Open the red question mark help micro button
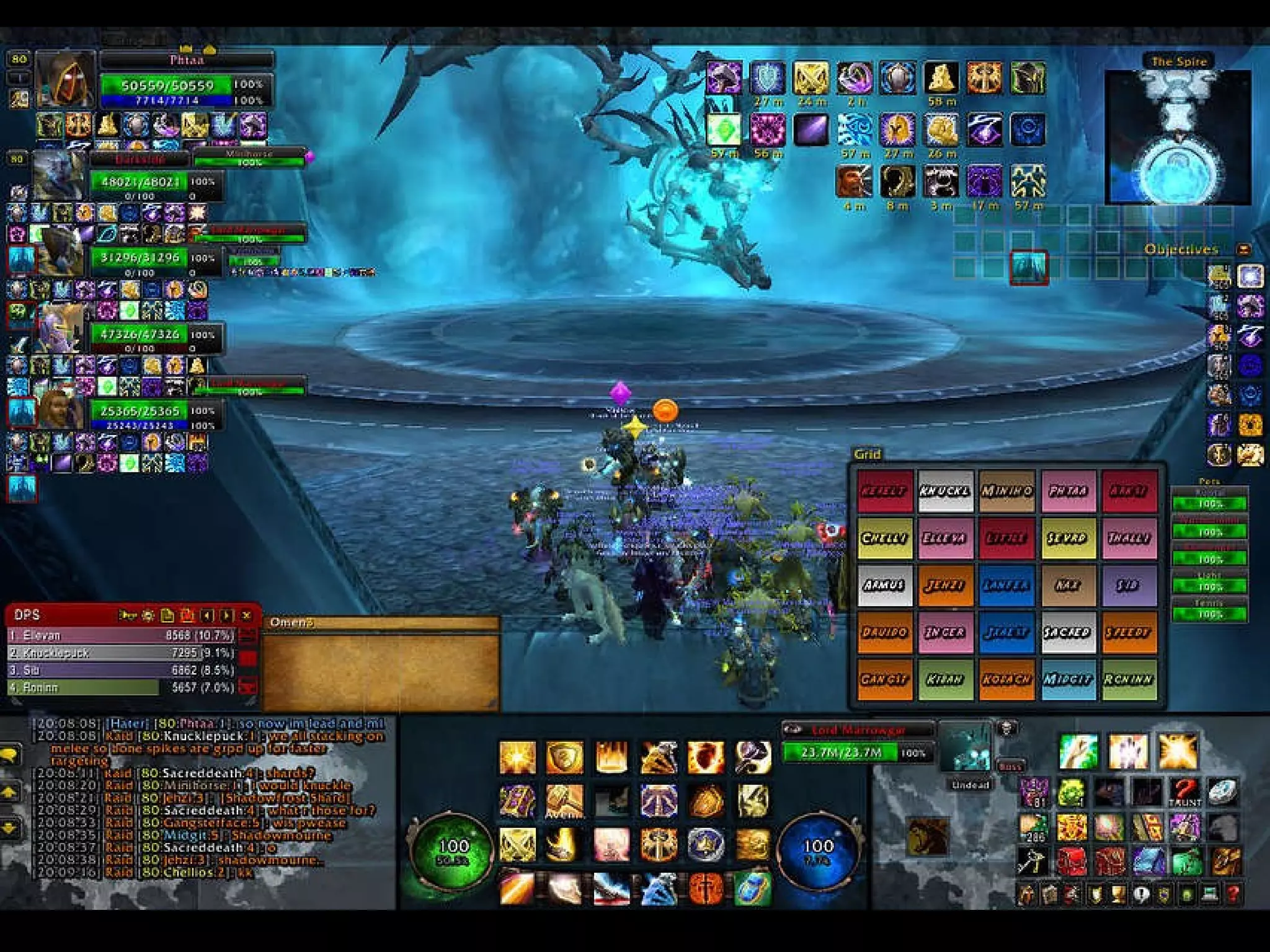The height and width of the screenshot is (952, 1270). (1233, 894)
